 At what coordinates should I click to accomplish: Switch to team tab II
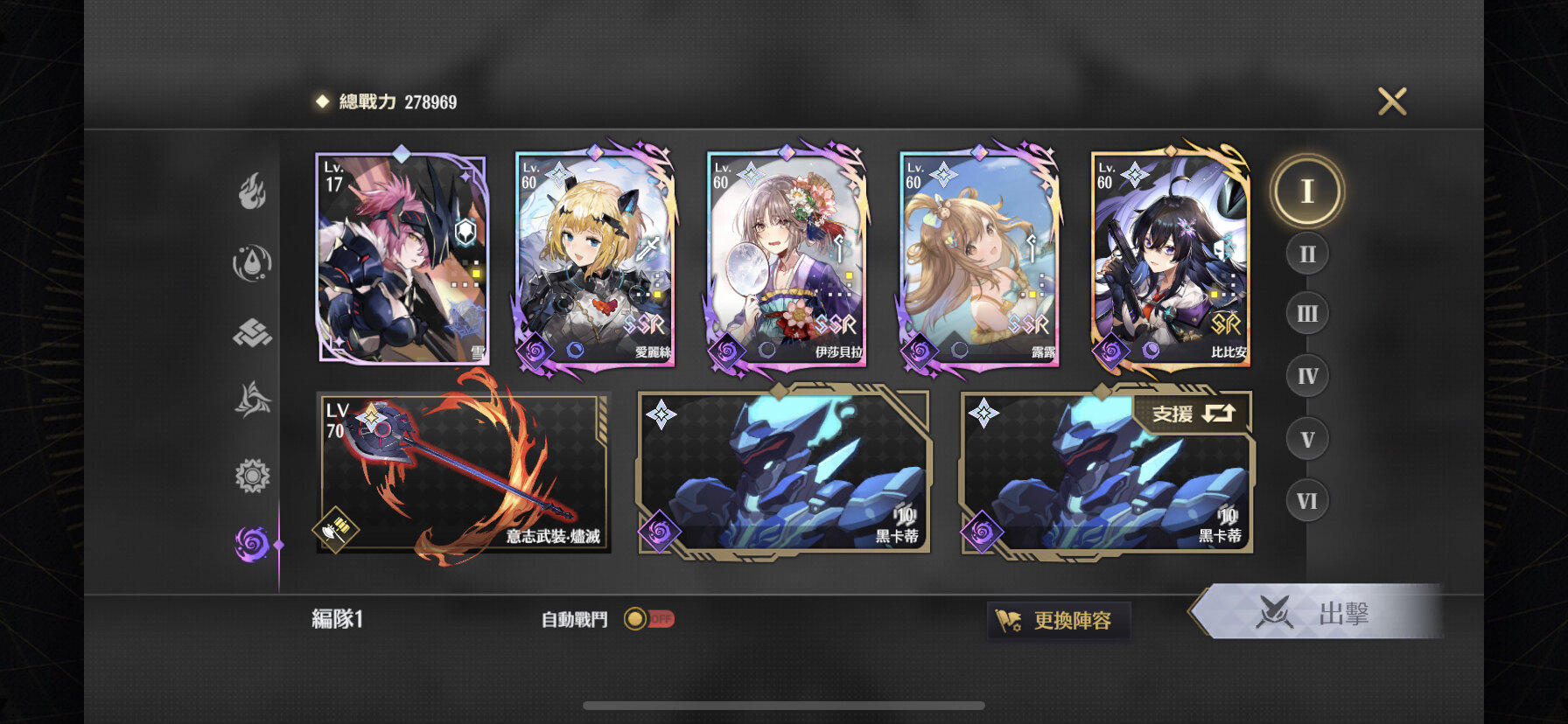tap(1307, 253)
